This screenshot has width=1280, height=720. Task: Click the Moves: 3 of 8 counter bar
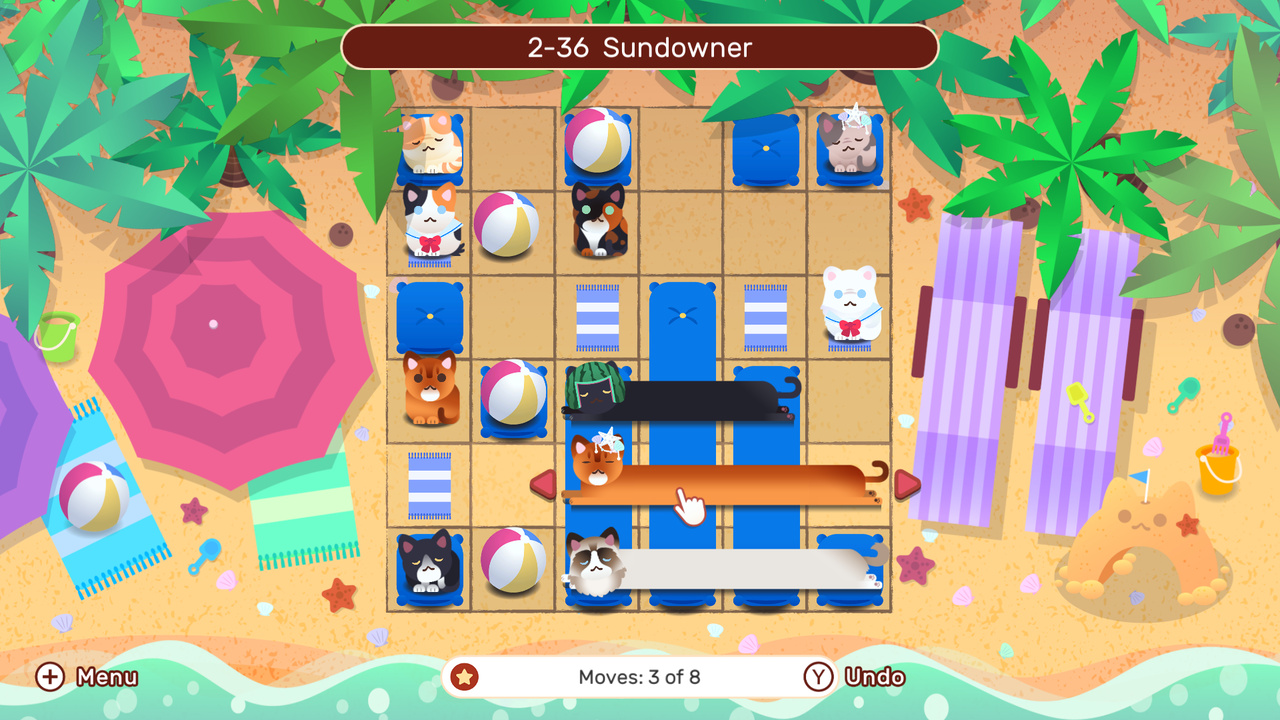tap(639, 677)
